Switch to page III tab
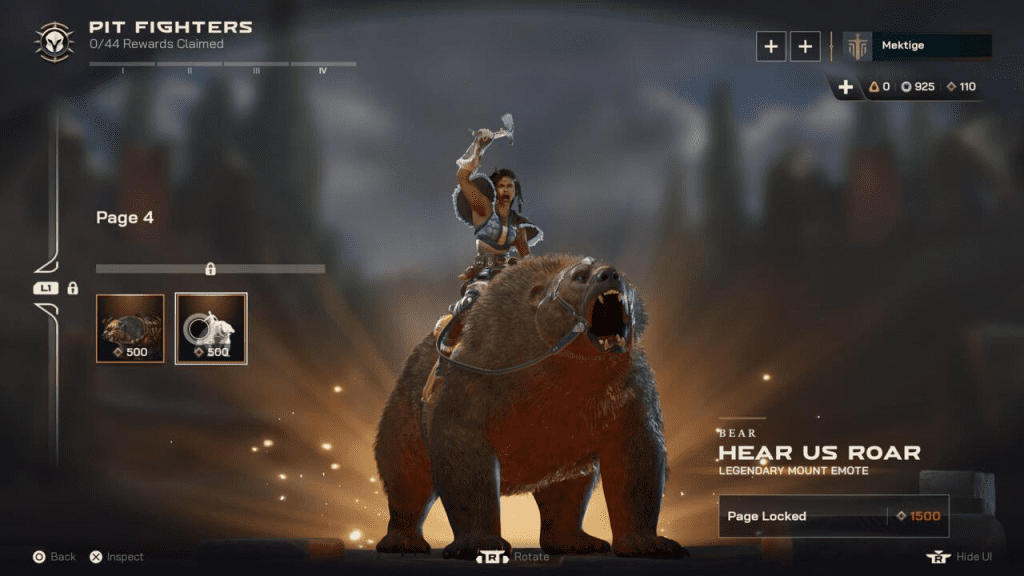Viewport: 1024px width, 576px height. tap(256, 68)
